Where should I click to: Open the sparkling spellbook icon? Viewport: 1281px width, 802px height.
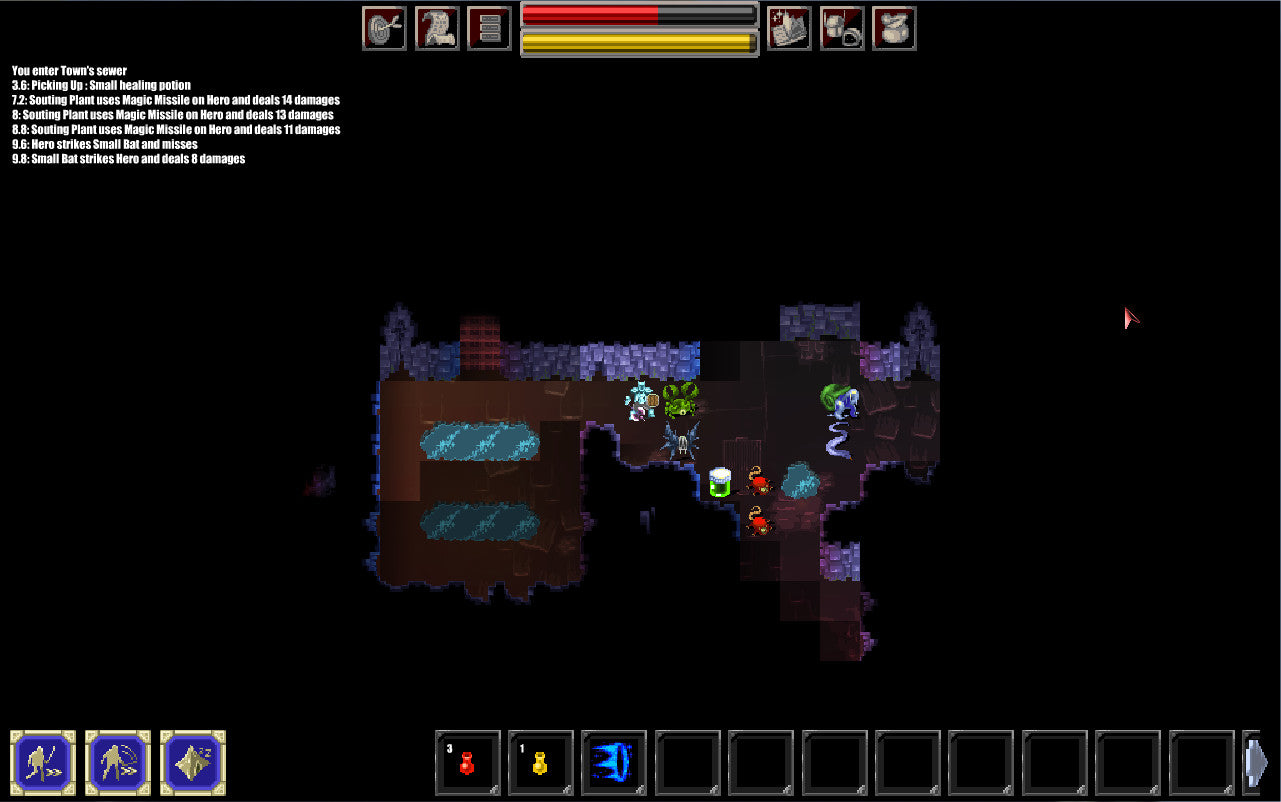(789, 28)
